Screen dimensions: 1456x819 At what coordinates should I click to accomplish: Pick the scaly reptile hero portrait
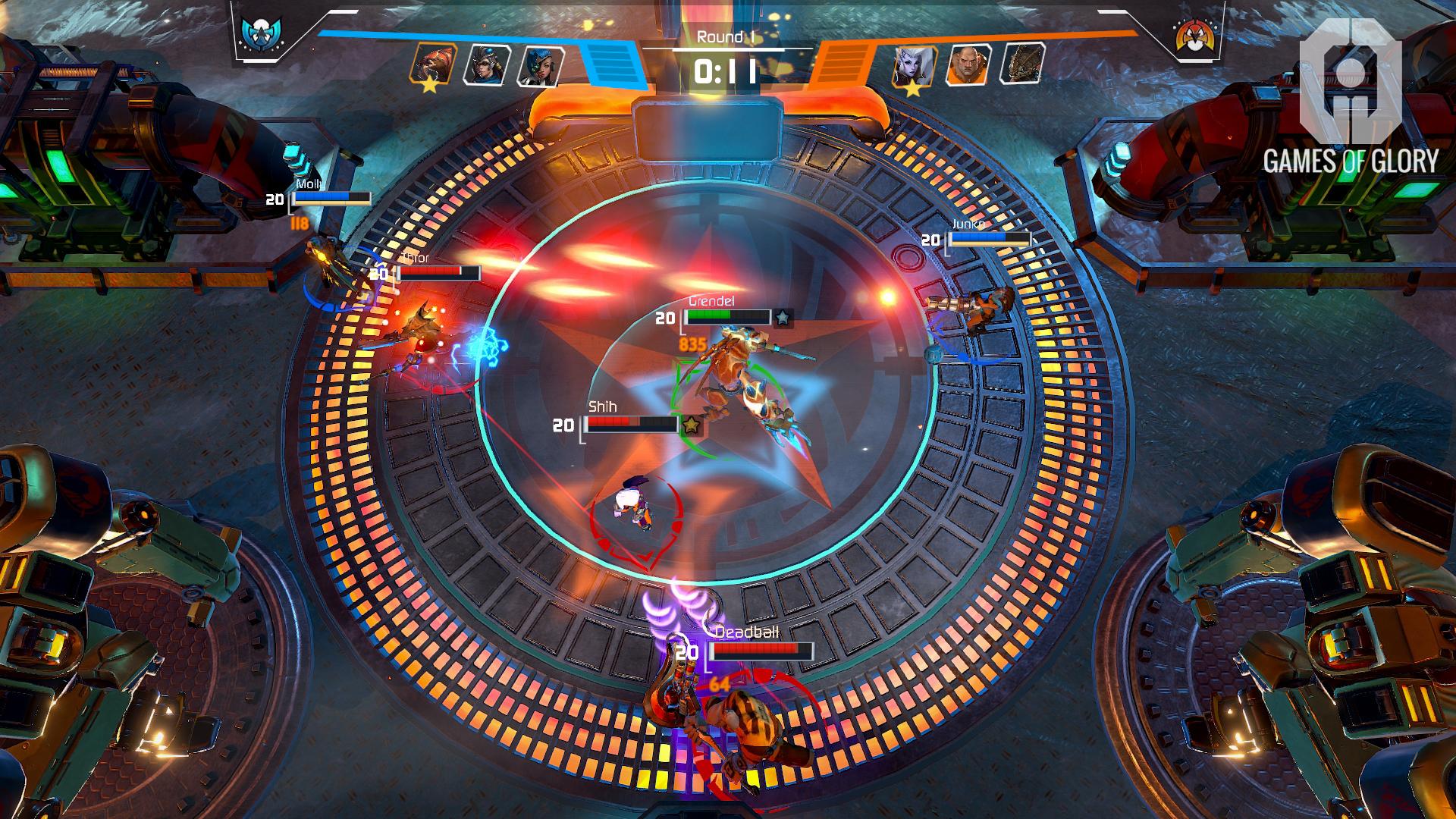1022,62
